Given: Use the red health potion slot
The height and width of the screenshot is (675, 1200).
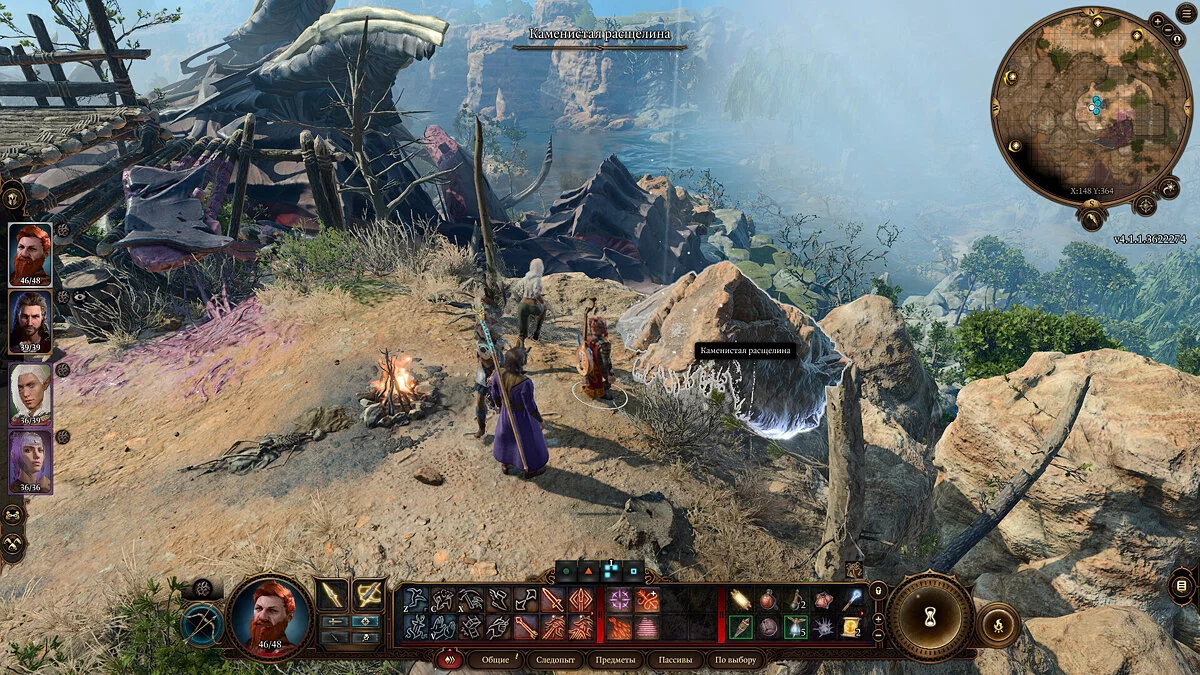Looking at the screenshot, I should 768,600.
